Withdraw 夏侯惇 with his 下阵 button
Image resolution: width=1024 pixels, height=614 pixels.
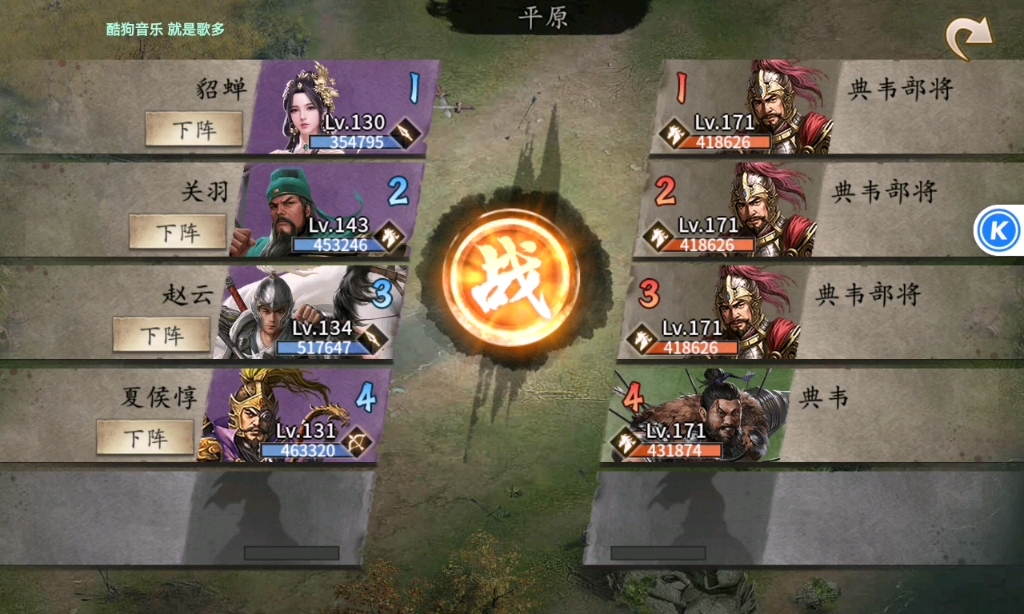145,437
